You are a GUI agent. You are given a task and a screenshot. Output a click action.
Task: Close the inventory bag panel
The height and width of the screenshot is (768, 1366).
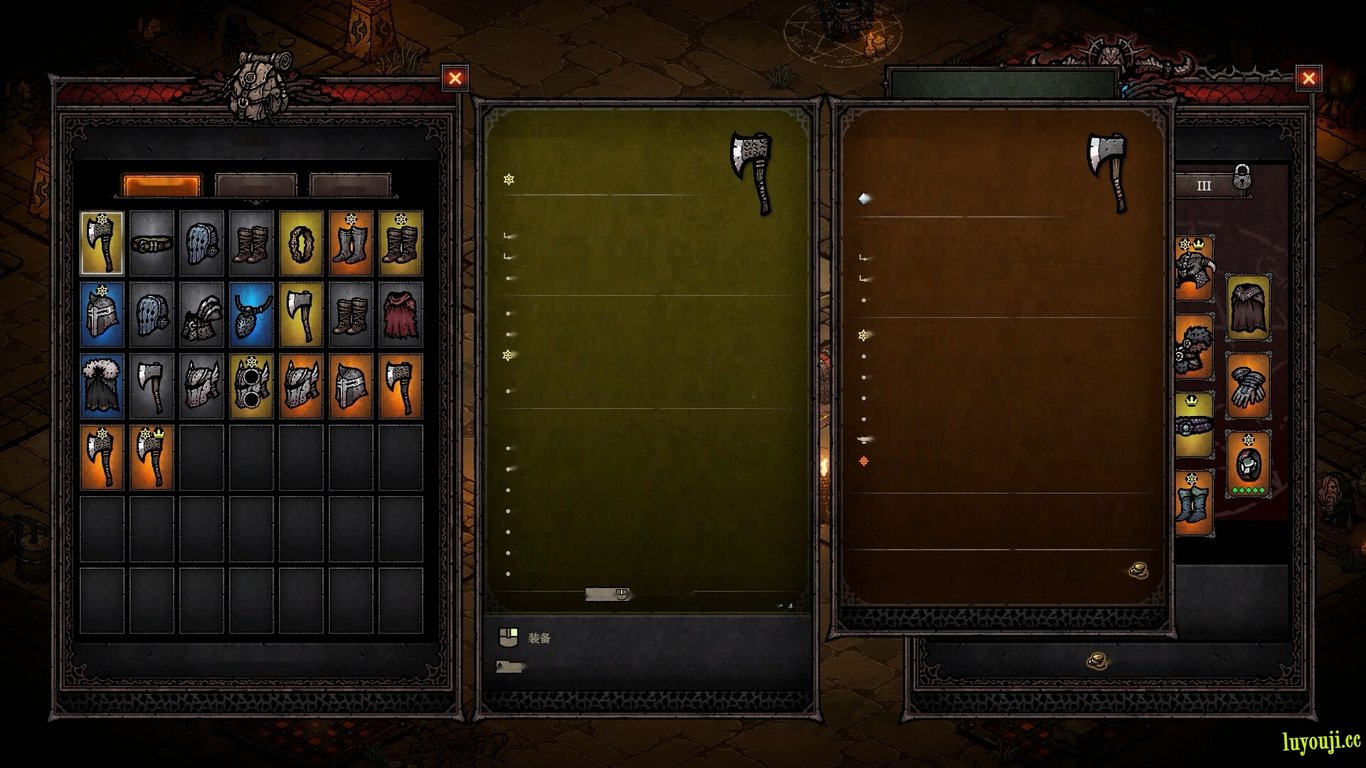point(455,78)
